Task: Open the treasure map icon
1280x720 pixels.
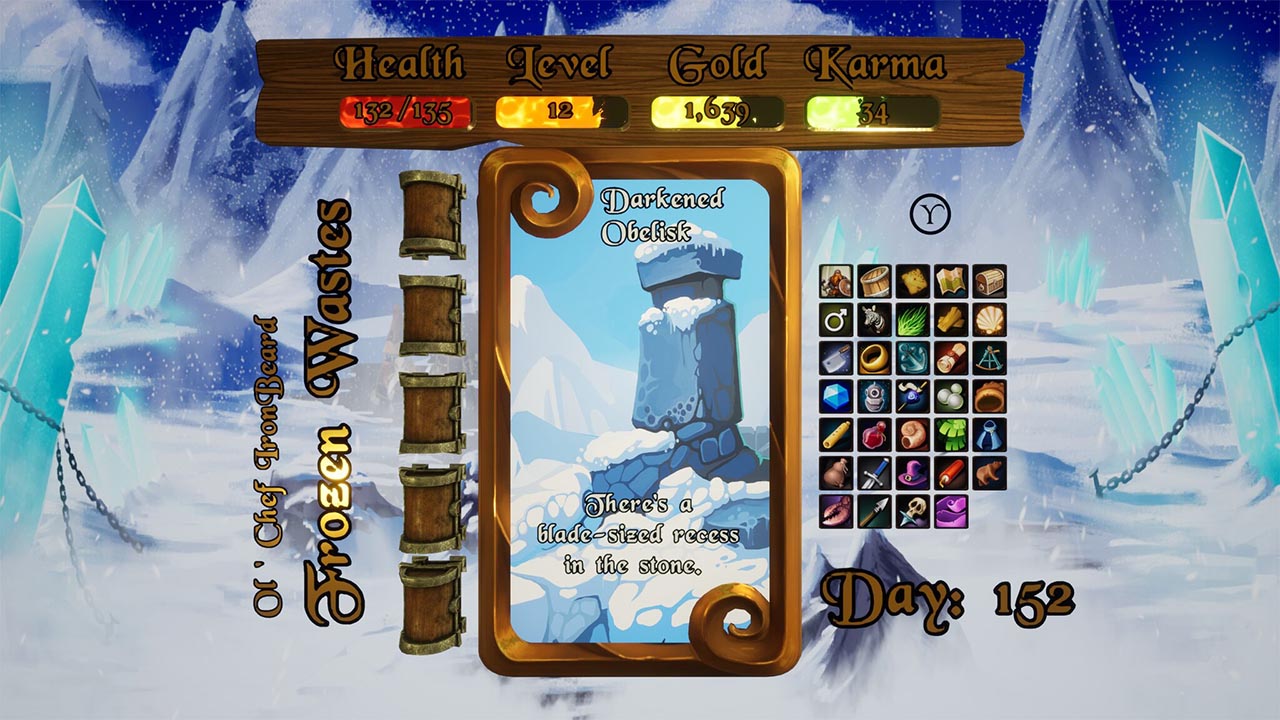Action: pos(950,281)
